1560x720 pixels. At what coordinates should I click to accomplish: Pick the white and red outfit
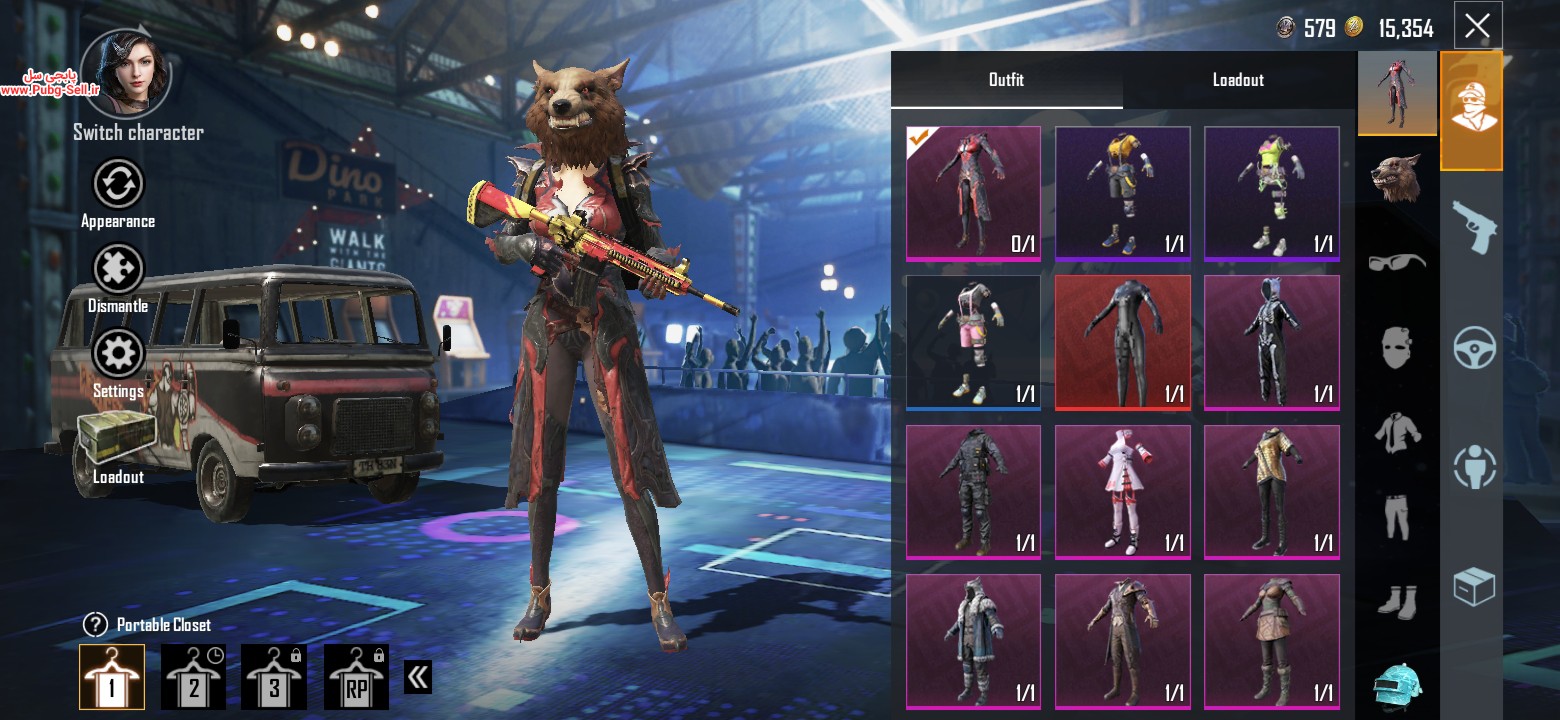(x=1123, y=492)
